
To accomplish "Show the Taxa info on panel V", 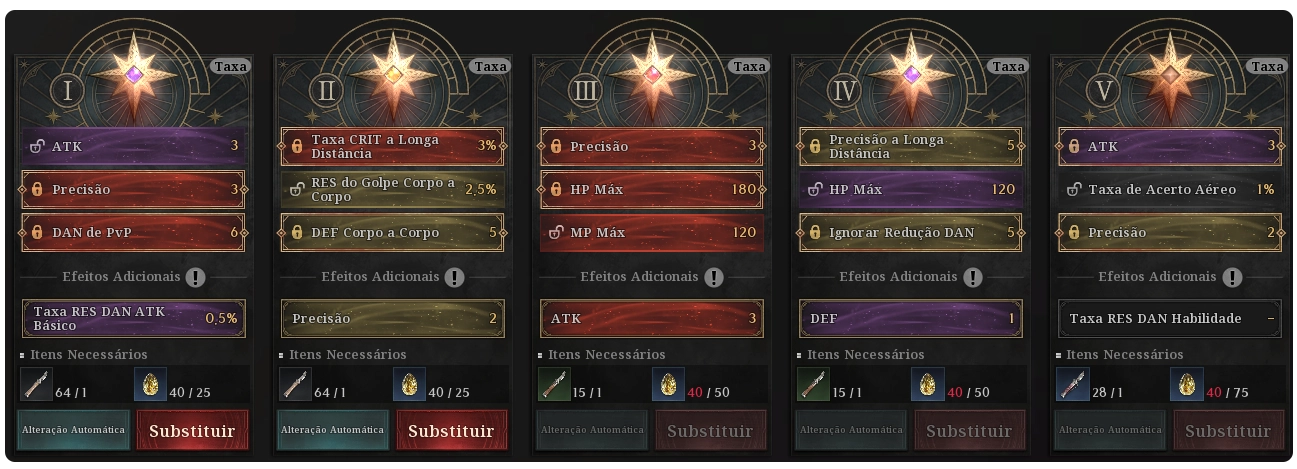I will 1267,67.
